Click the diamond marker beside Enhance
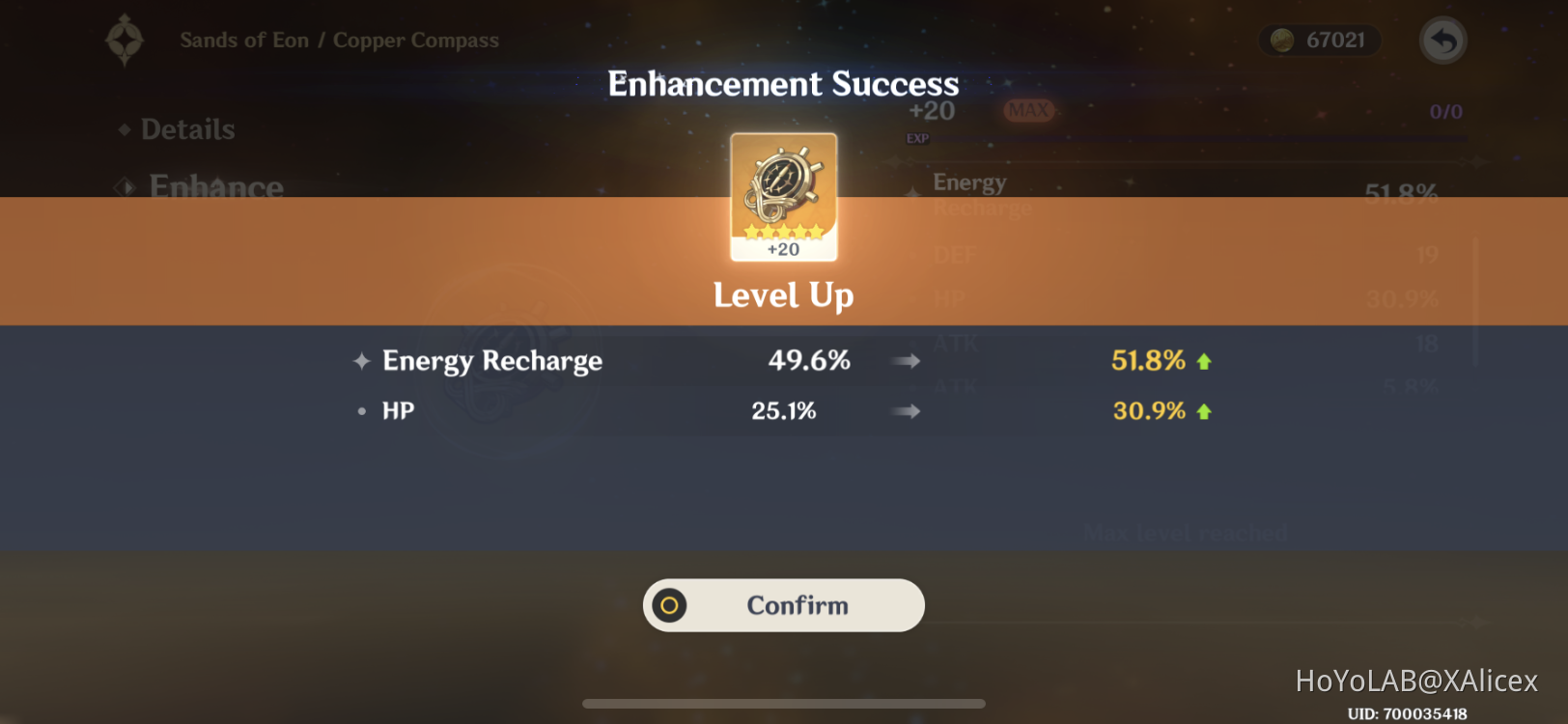Screen dimensions: 1568x724 coord(124,186)
